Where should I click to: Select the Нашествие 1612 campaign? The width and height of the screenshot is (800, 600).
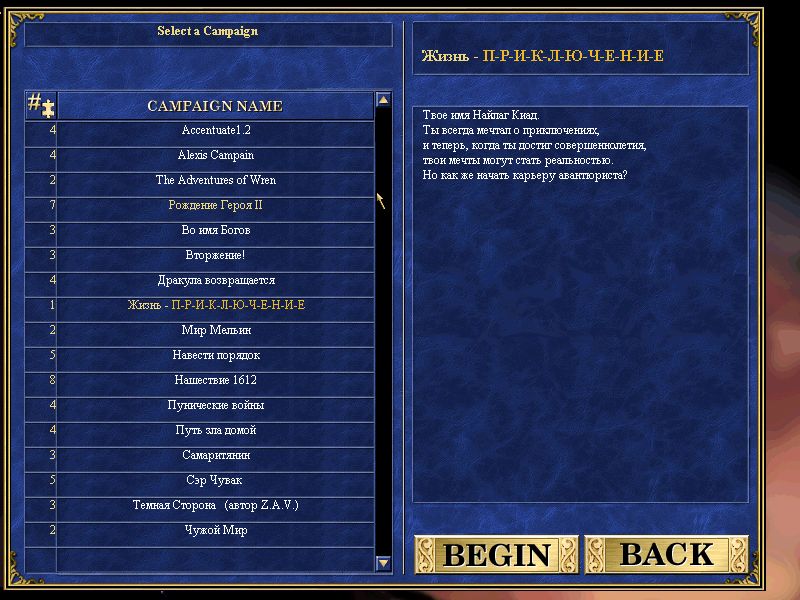(215, 381)
